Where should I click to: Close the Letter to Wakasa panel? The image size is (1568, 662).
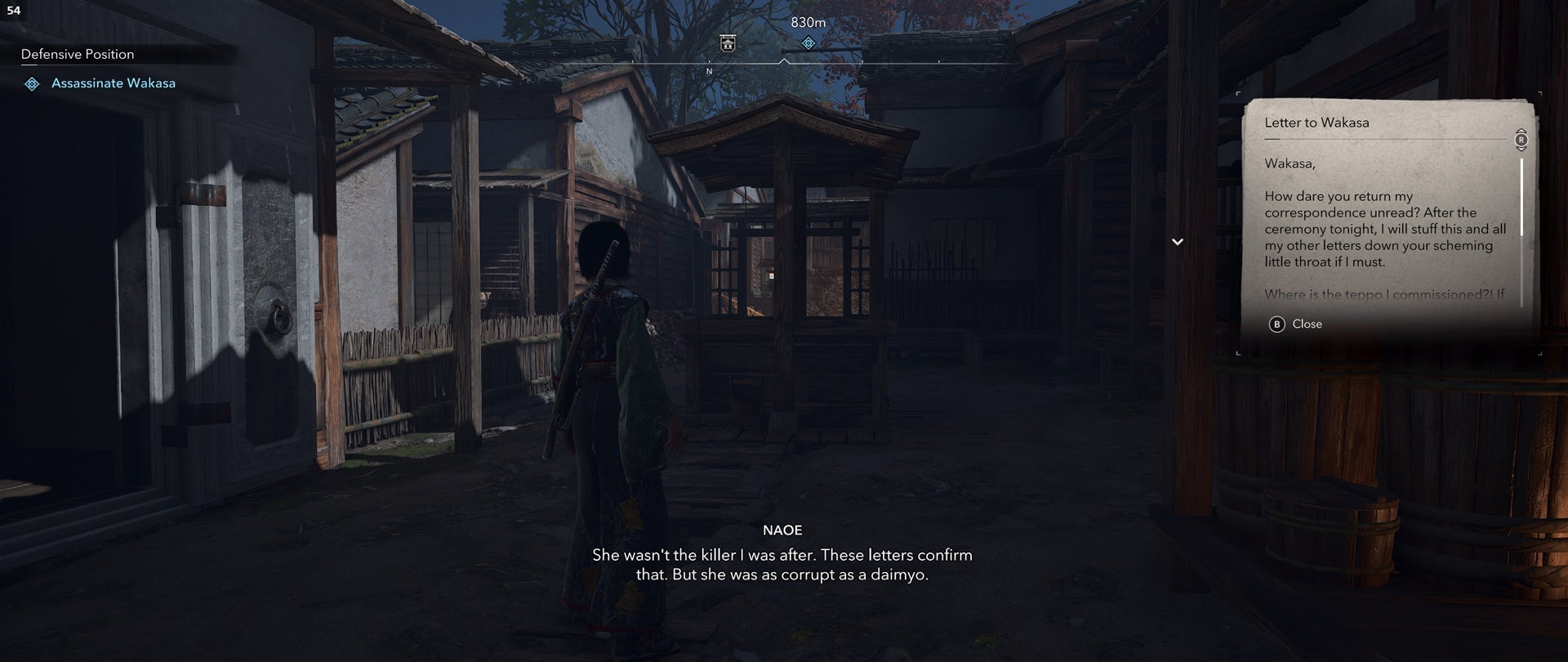1307,324
